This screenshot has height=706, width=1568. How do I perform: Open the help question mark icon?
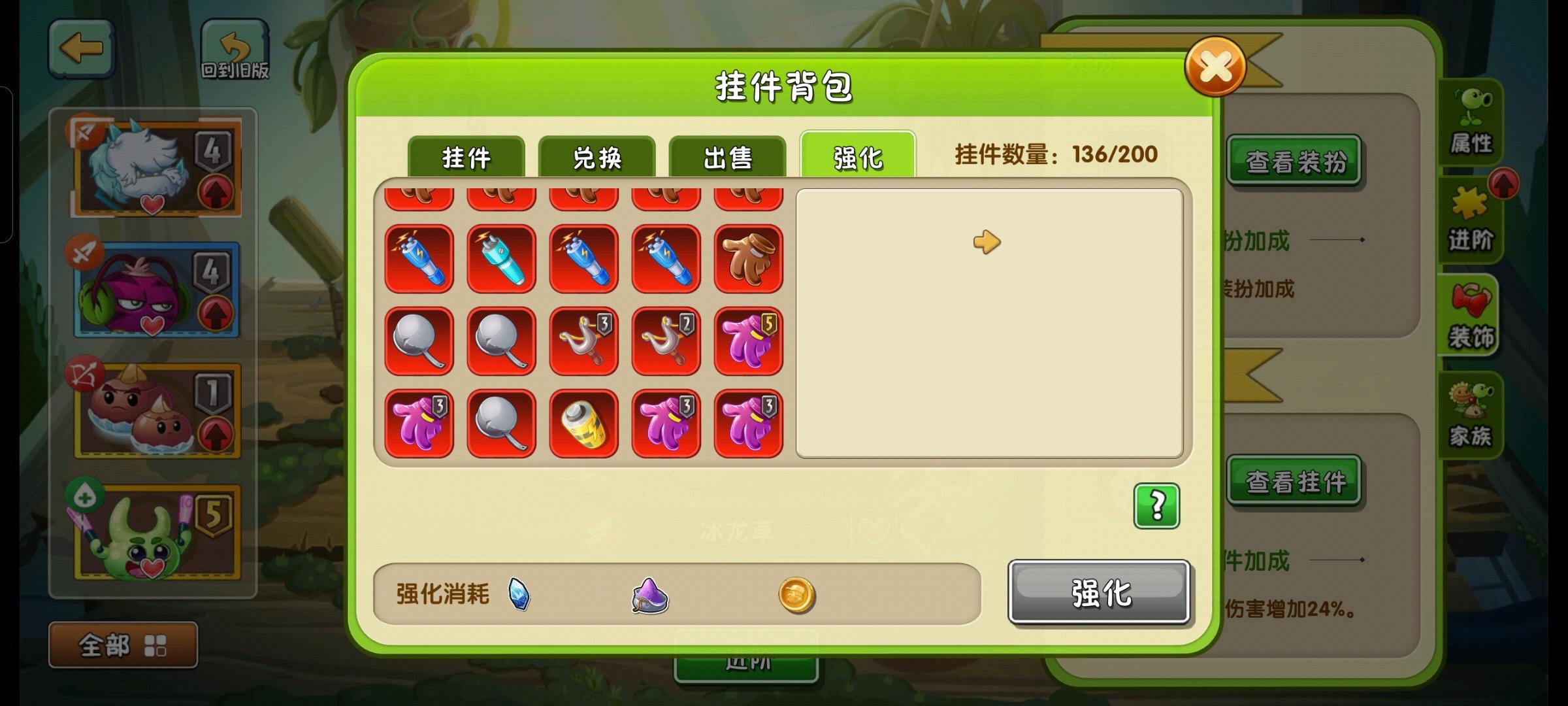click(x=1156, y=507)
